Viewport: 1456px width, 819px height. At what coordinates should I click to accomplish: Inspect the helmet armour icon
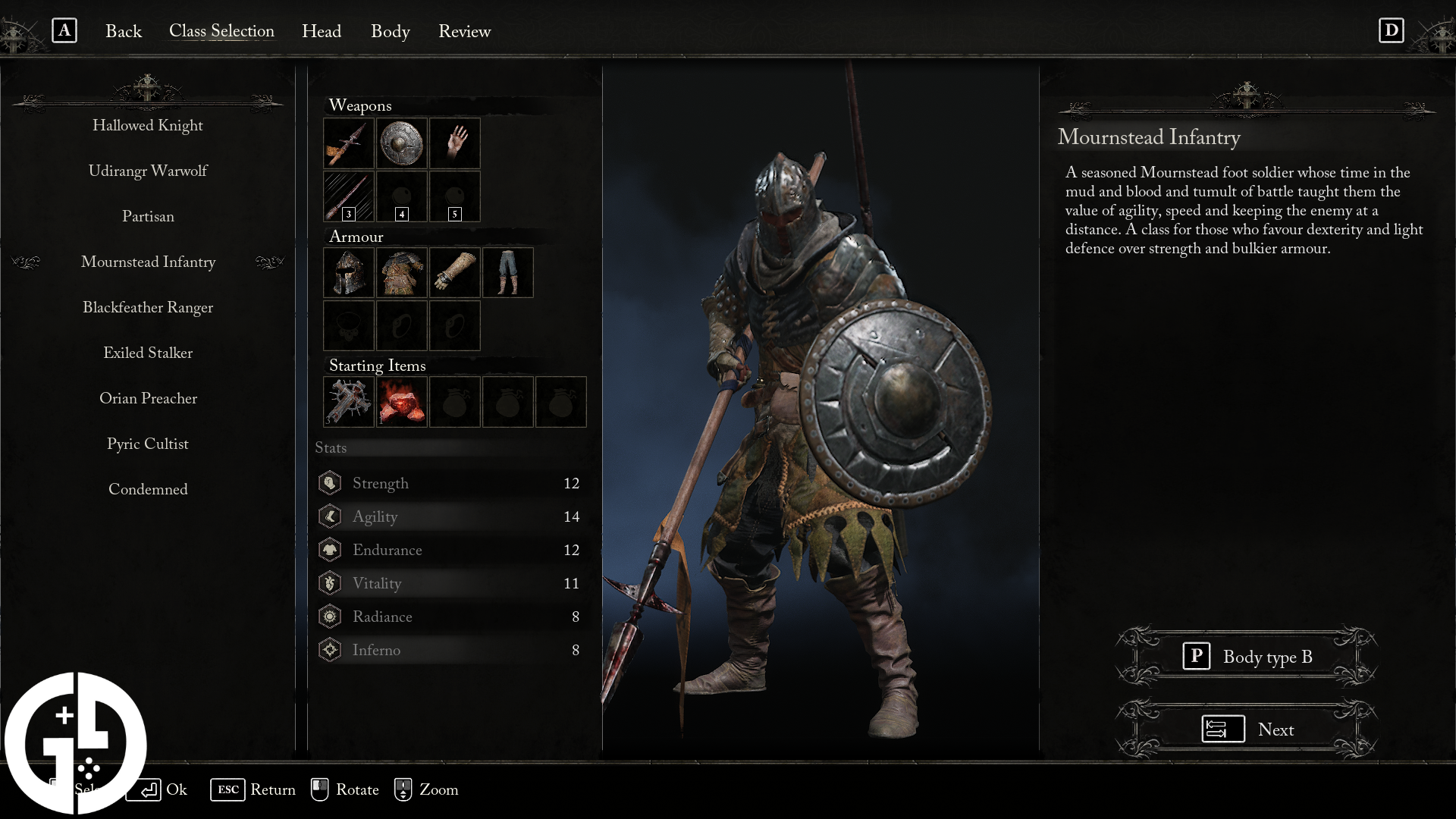pos(348,272)
